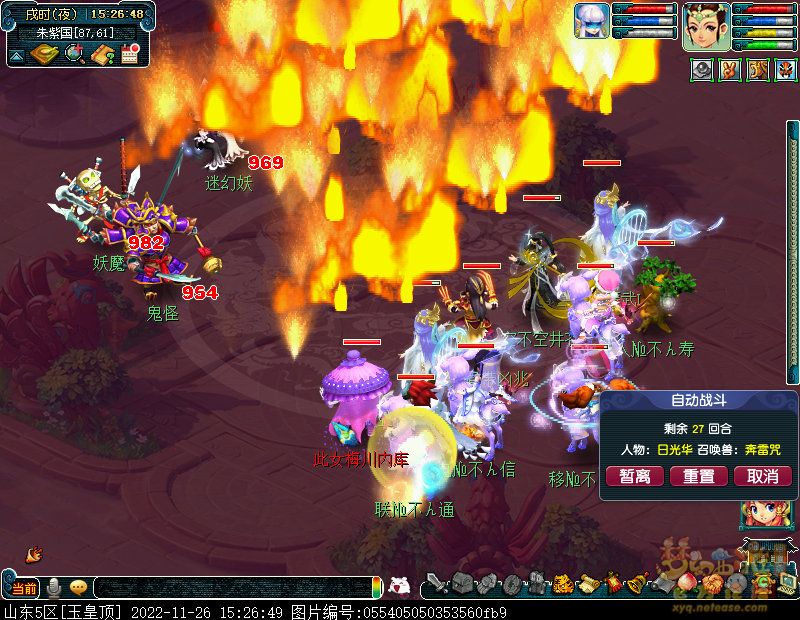This screenshot has height=620, width=800.
Task: Click the grey stone buff icon
Action: coord(703,71)
